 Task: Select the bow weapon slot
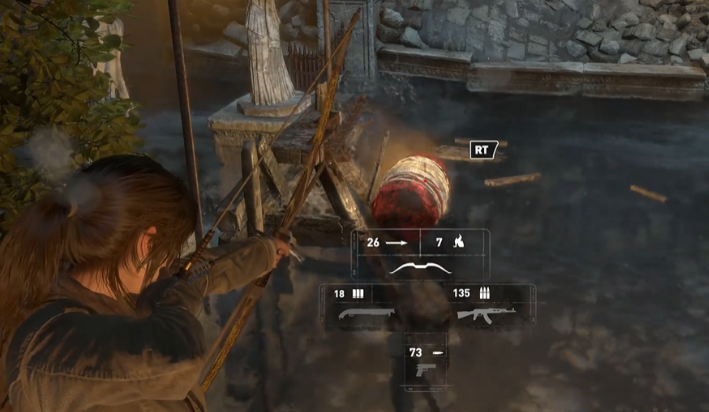(x=420, y=268)
